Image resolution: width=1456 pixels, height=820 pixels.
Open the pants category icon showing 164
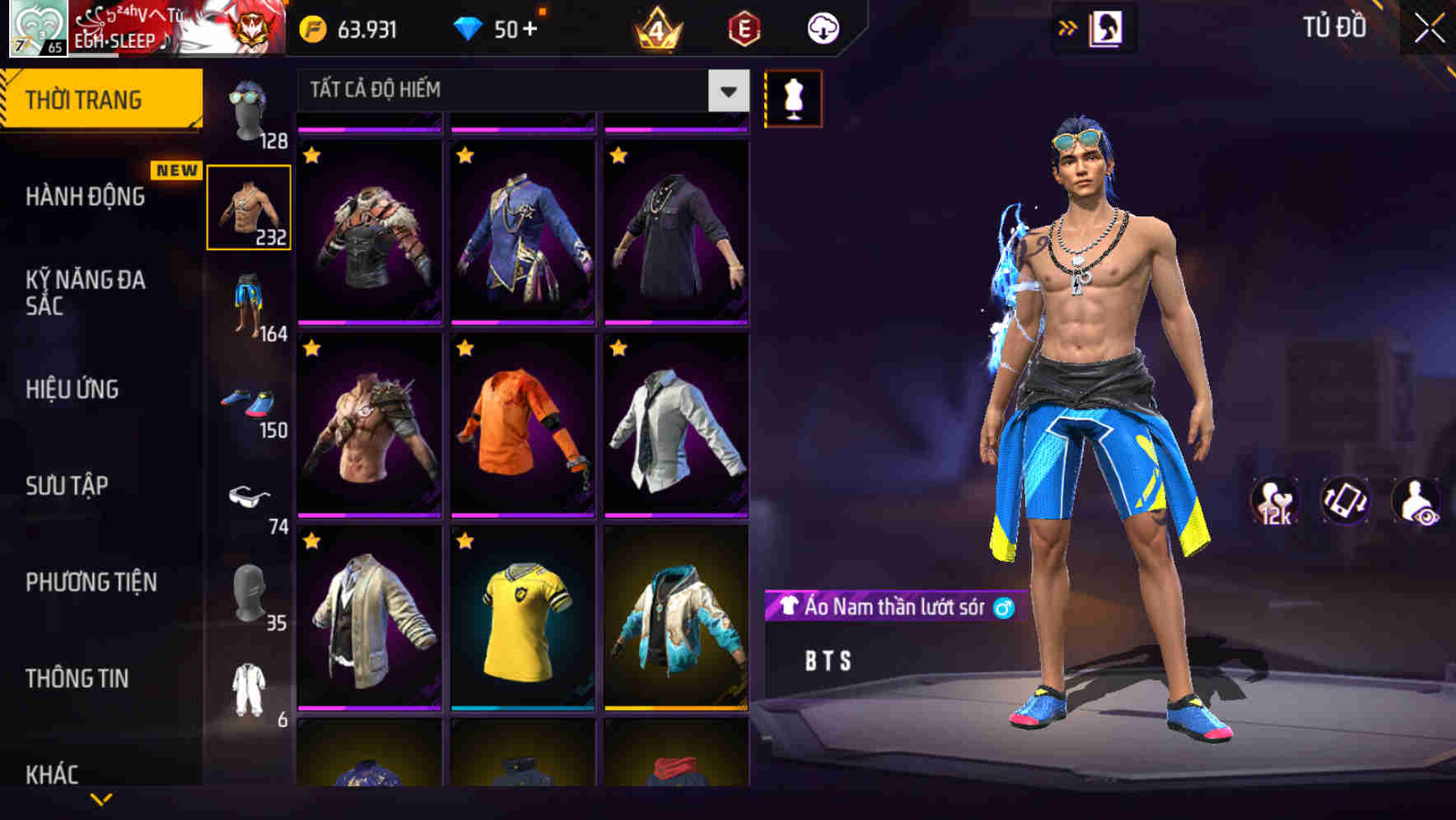click(249, 301)
